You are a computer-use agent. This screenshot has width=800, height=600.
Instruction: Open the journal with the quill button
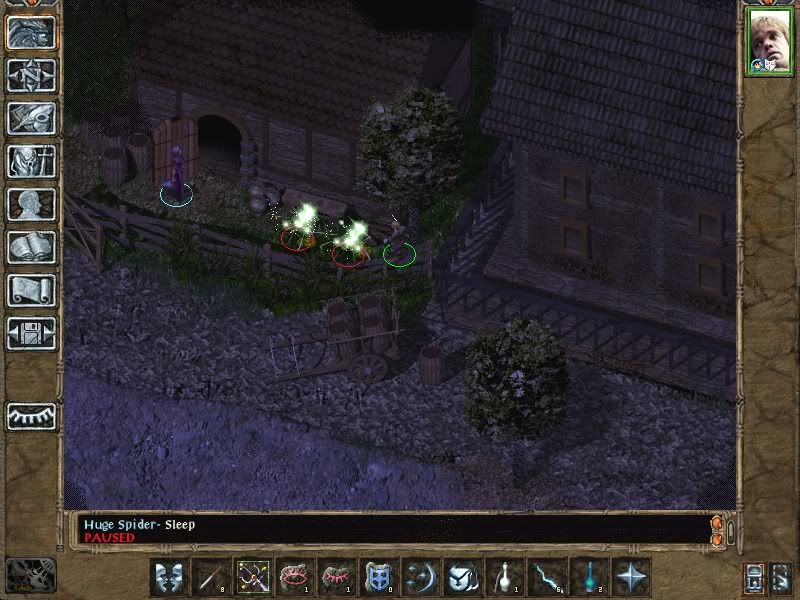31,118
